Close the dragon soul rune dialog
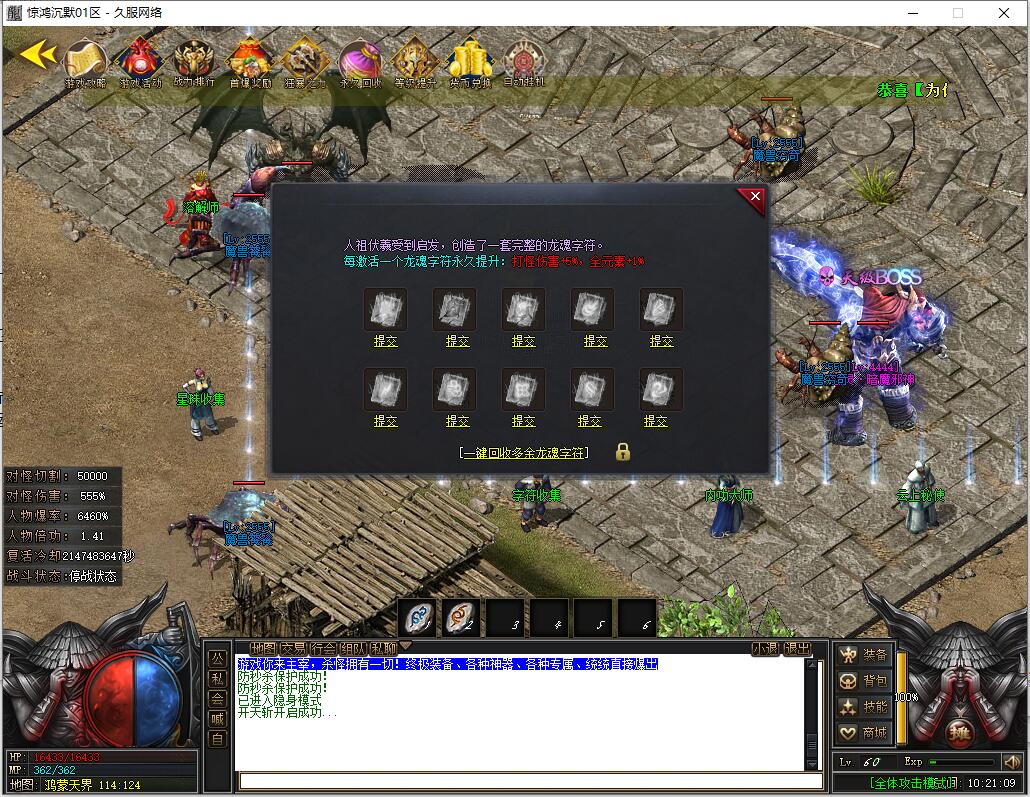Viewport: 1030px width, 797px height. coord(755,198)
